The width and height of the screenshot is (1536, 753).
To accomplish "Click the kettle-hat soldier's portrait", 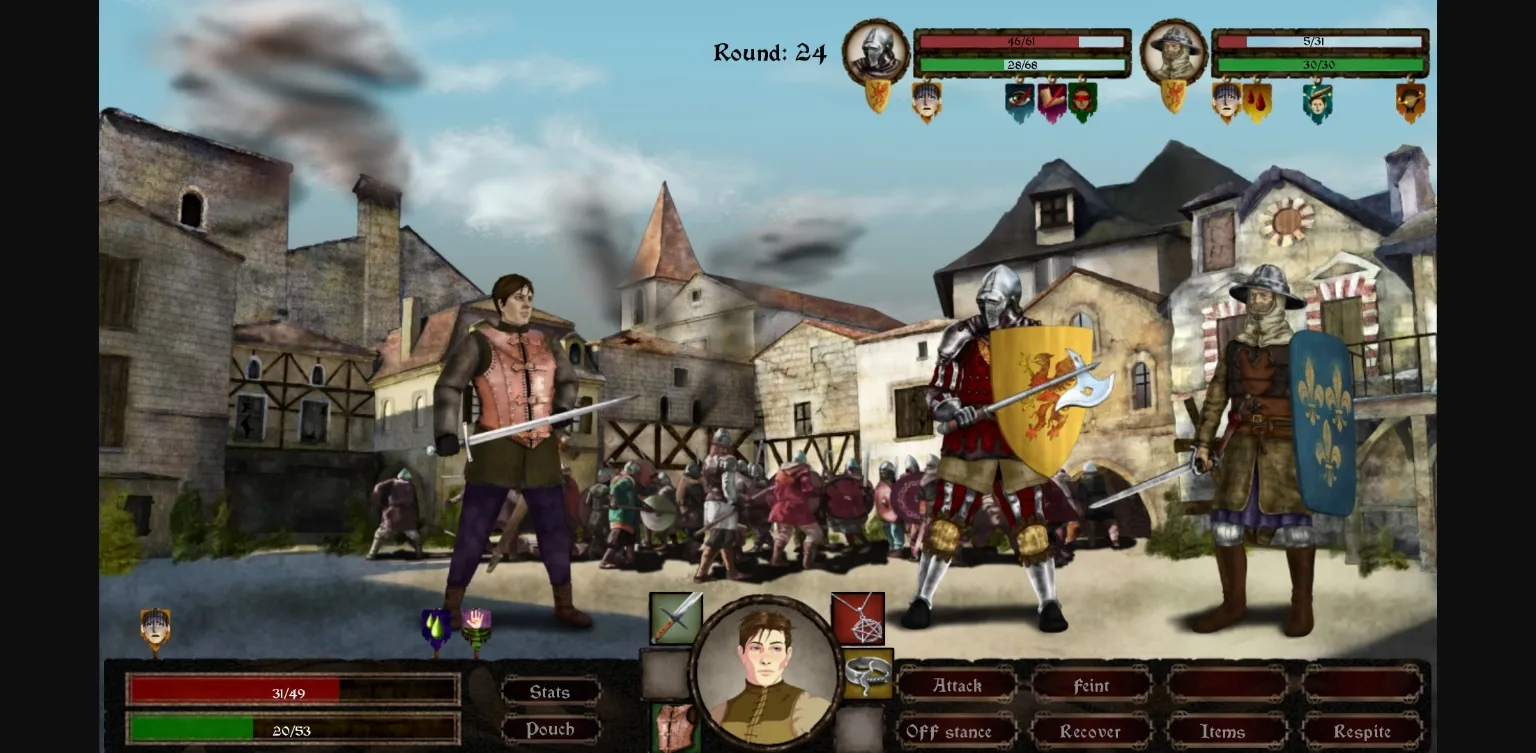I will pyautogui.click(x=1174, y=52).
